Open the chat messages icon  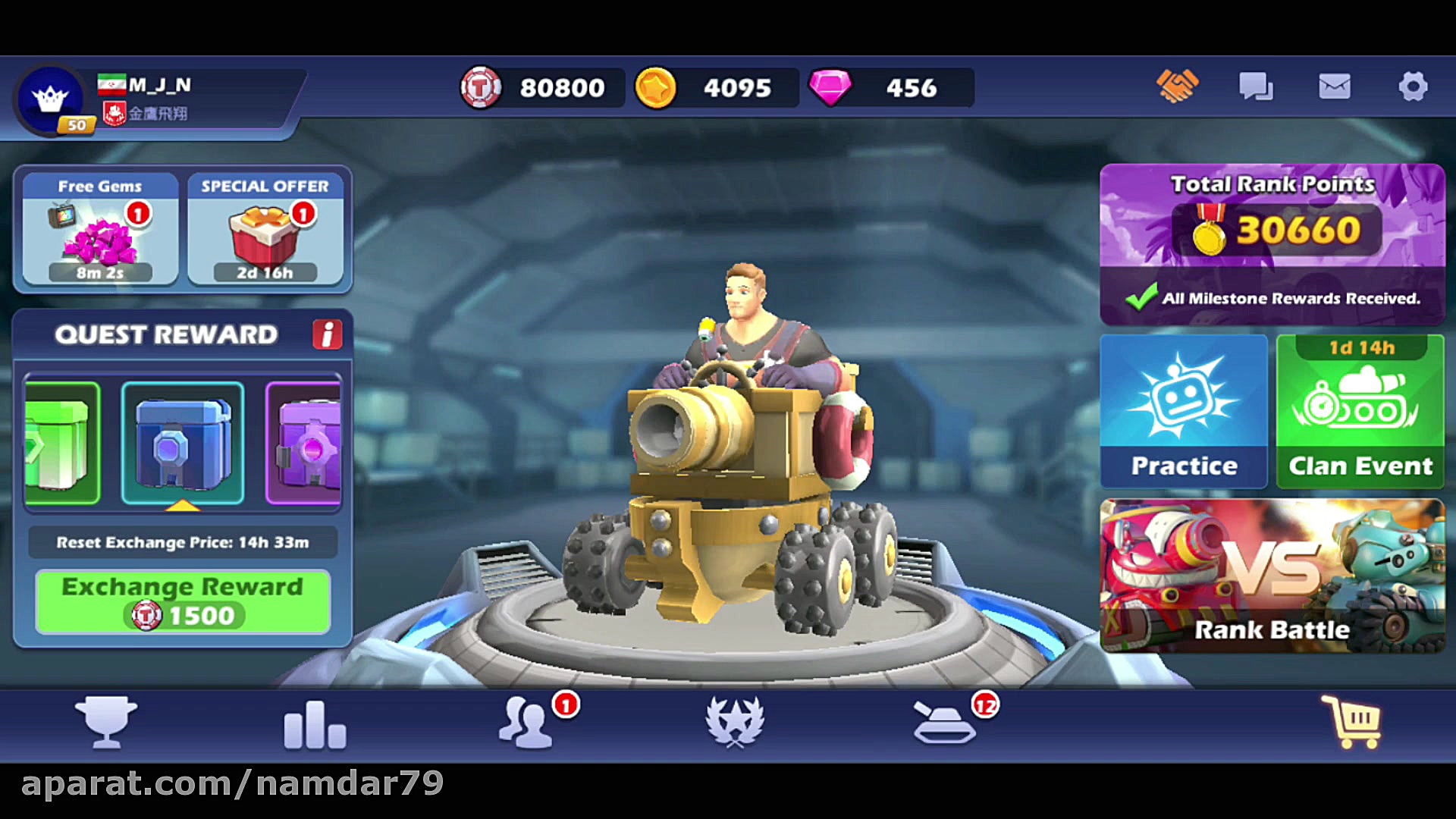(x=1255, y=86)
